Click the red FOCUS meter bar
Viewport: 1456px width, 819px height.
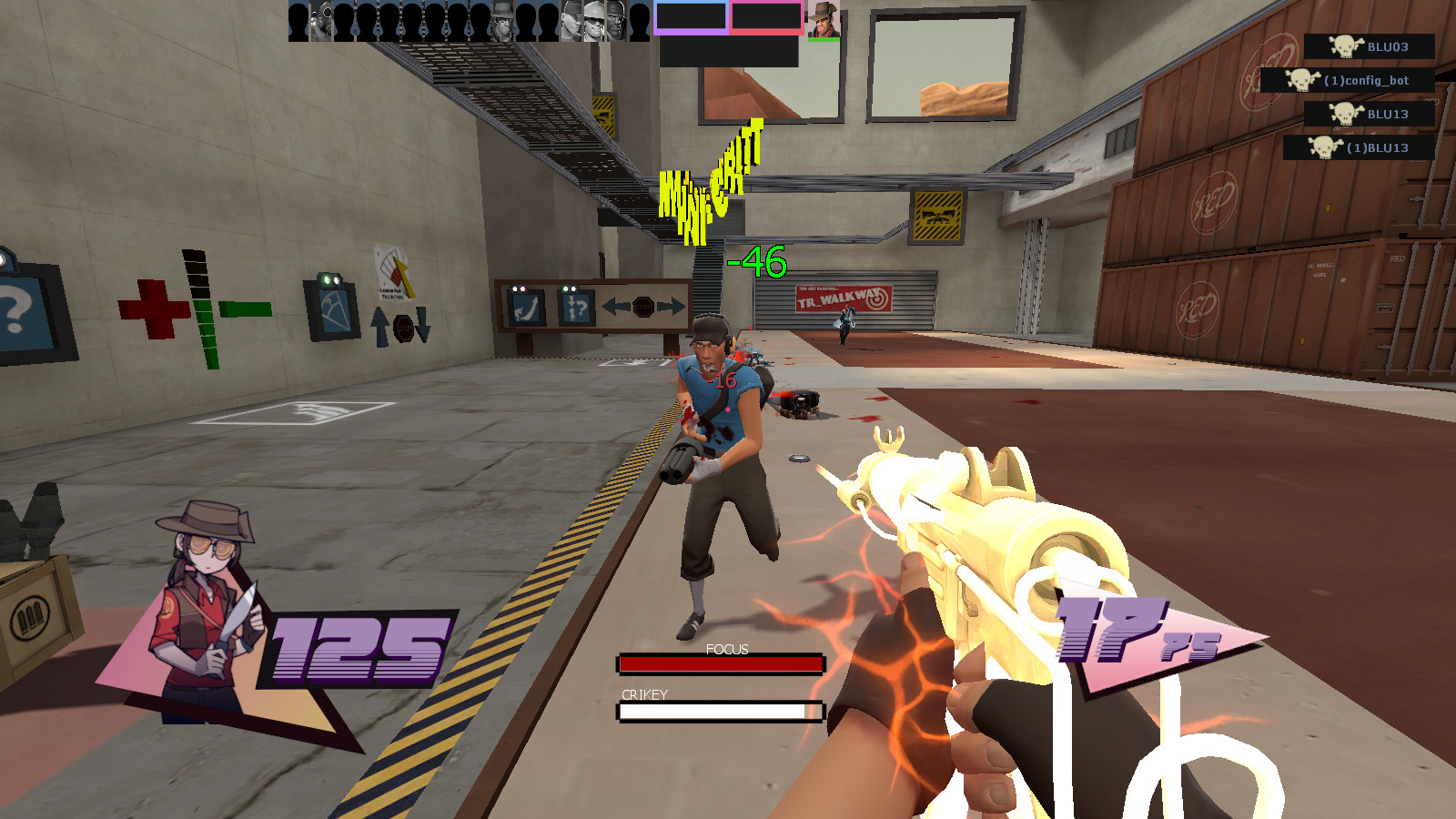719,663
